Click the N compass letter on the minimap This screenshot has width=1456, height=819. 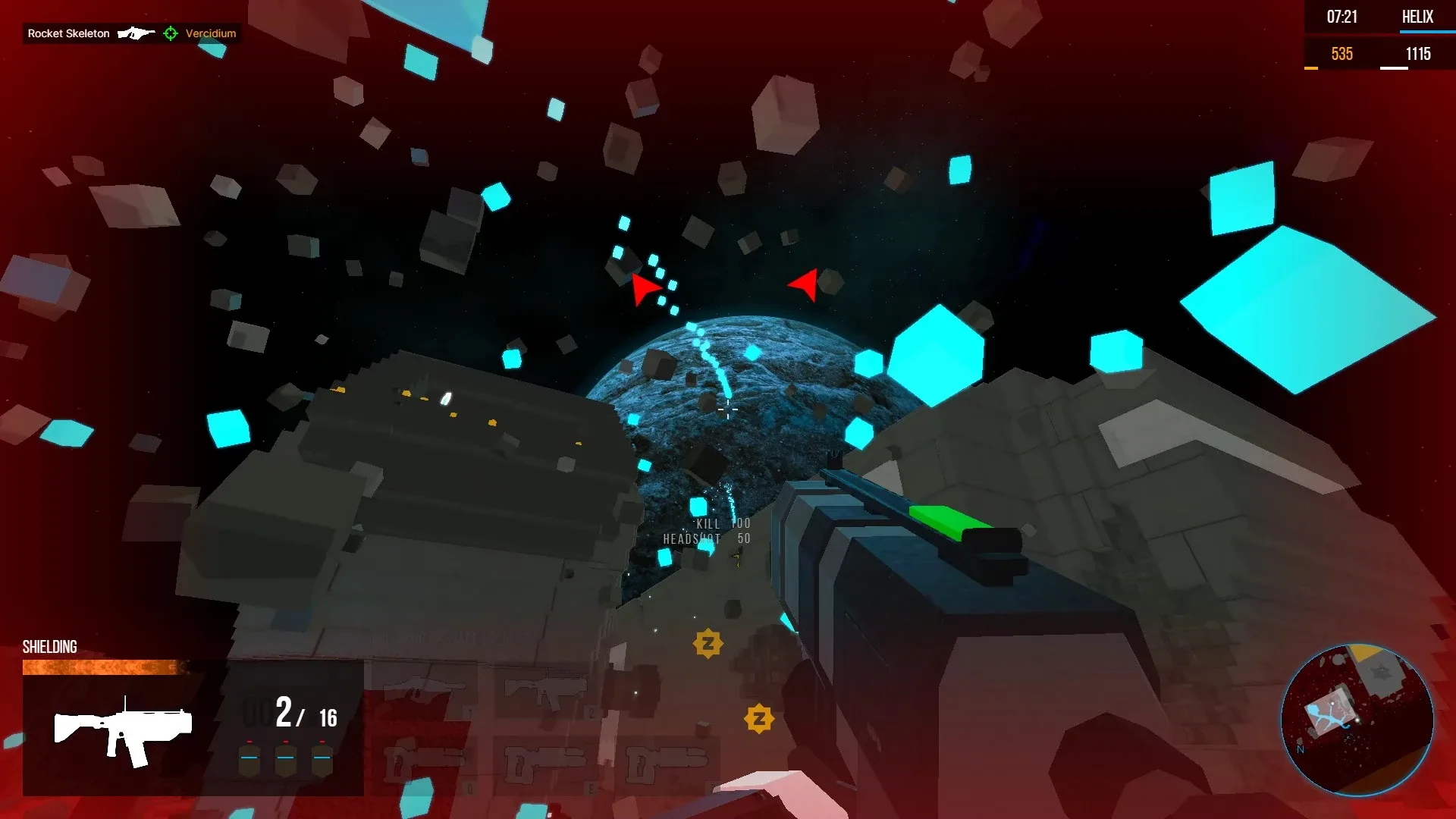(1298, 751)
